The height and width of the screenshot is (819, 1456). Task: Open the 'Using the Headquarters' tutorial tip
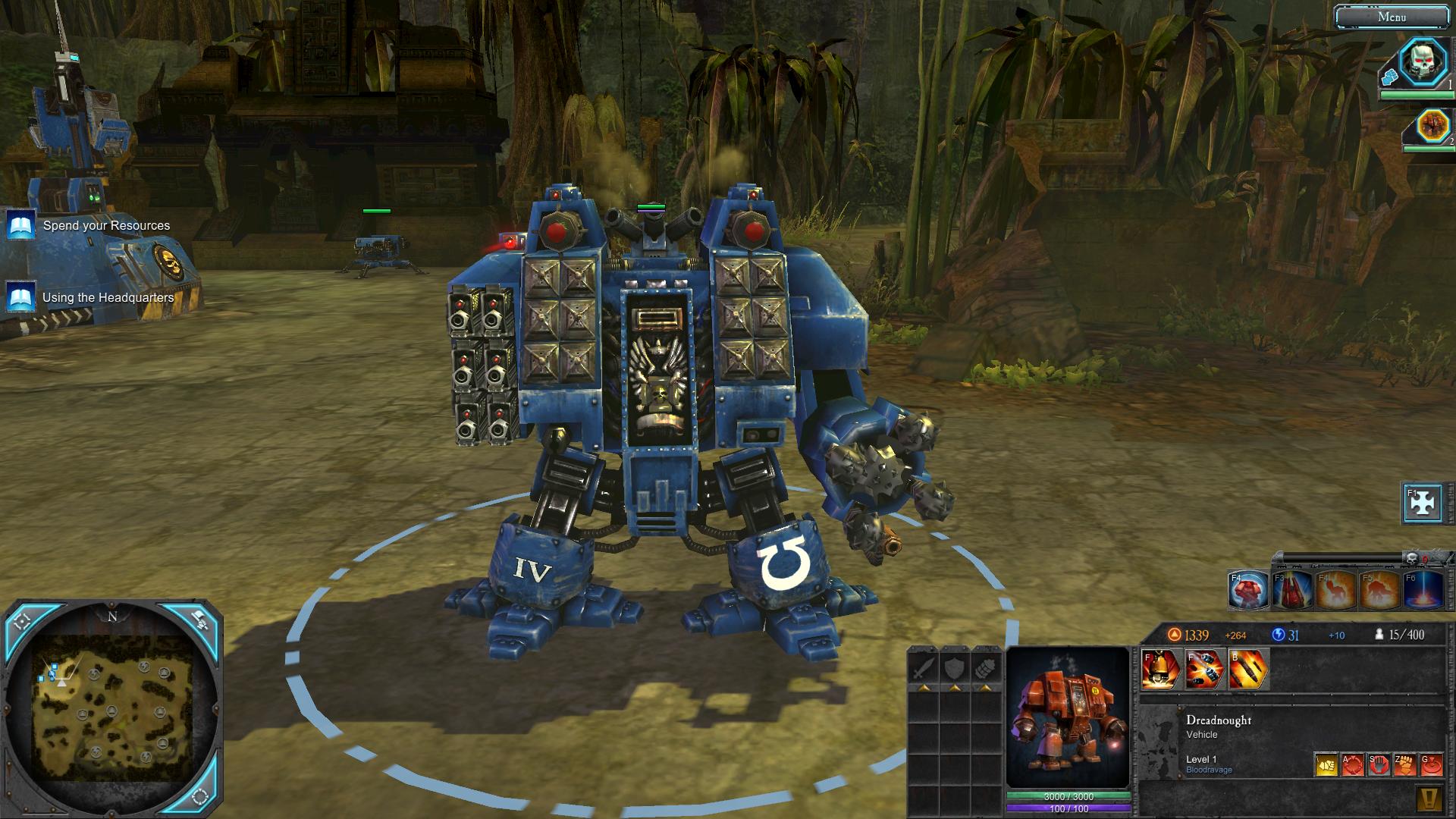[x=108, y=297]
